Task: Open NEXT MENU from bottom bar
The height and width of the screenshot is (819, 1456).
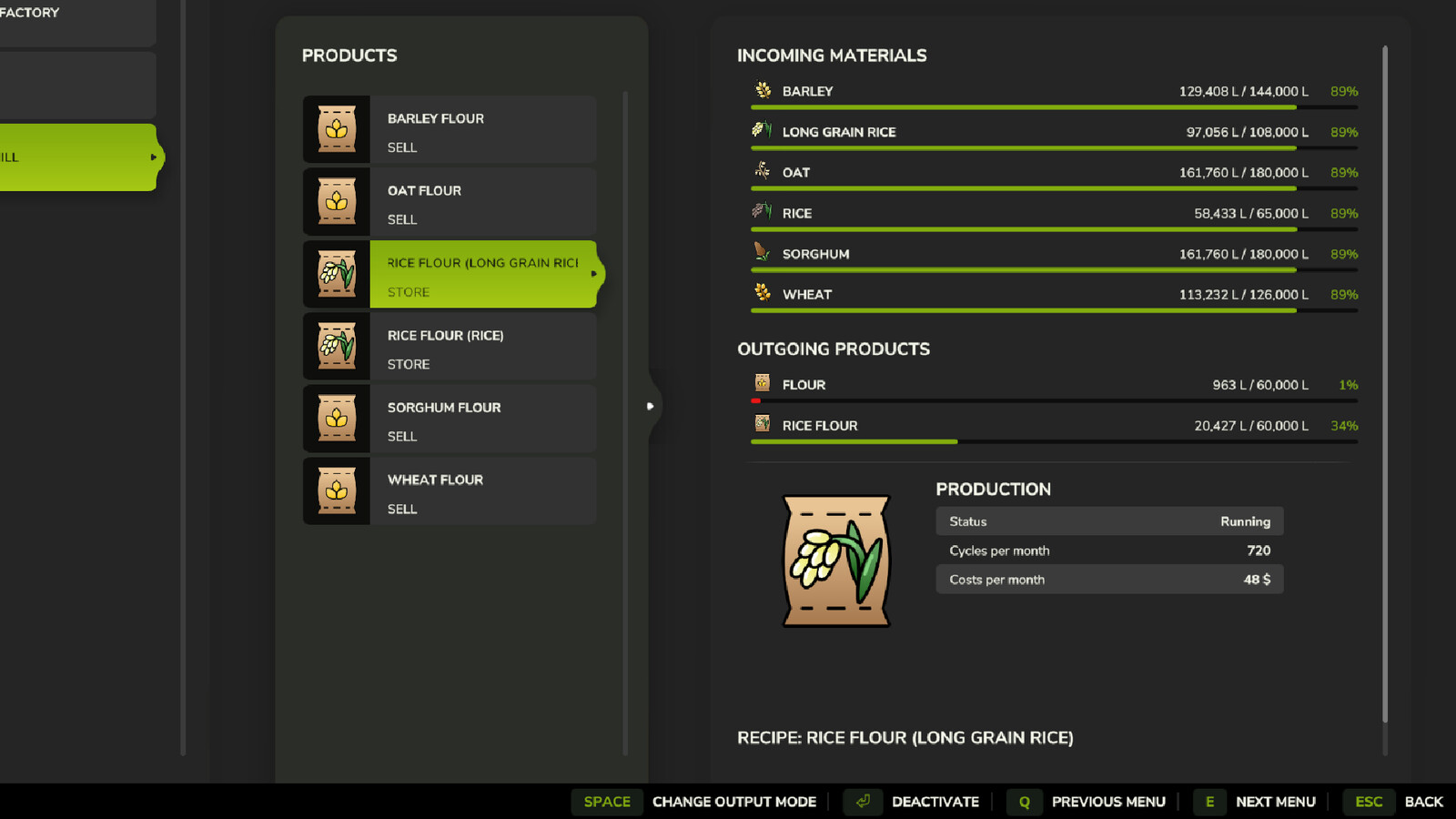Action: [1276, 802]
